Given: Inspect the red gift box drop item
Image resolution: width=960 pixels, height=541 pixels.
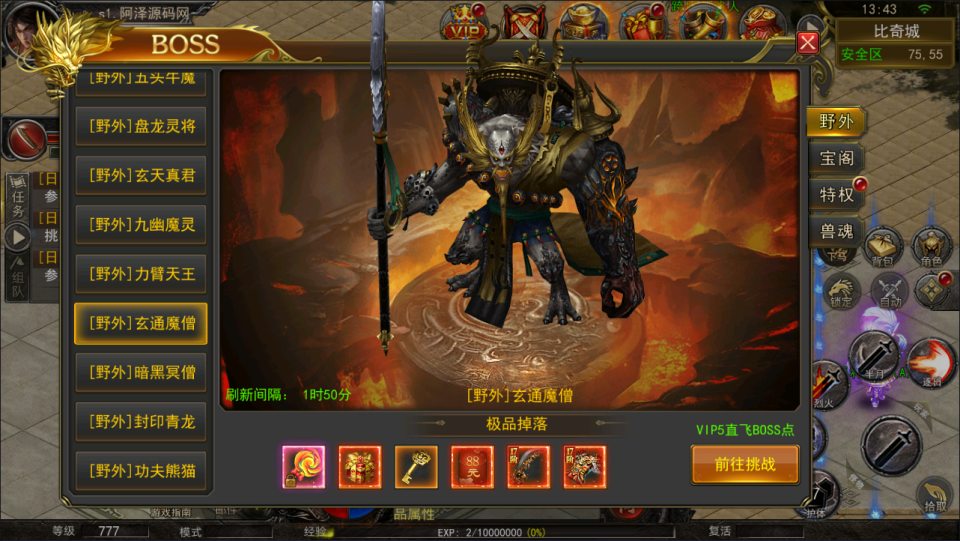Looking at the screenshot, I should click(360, 466).
